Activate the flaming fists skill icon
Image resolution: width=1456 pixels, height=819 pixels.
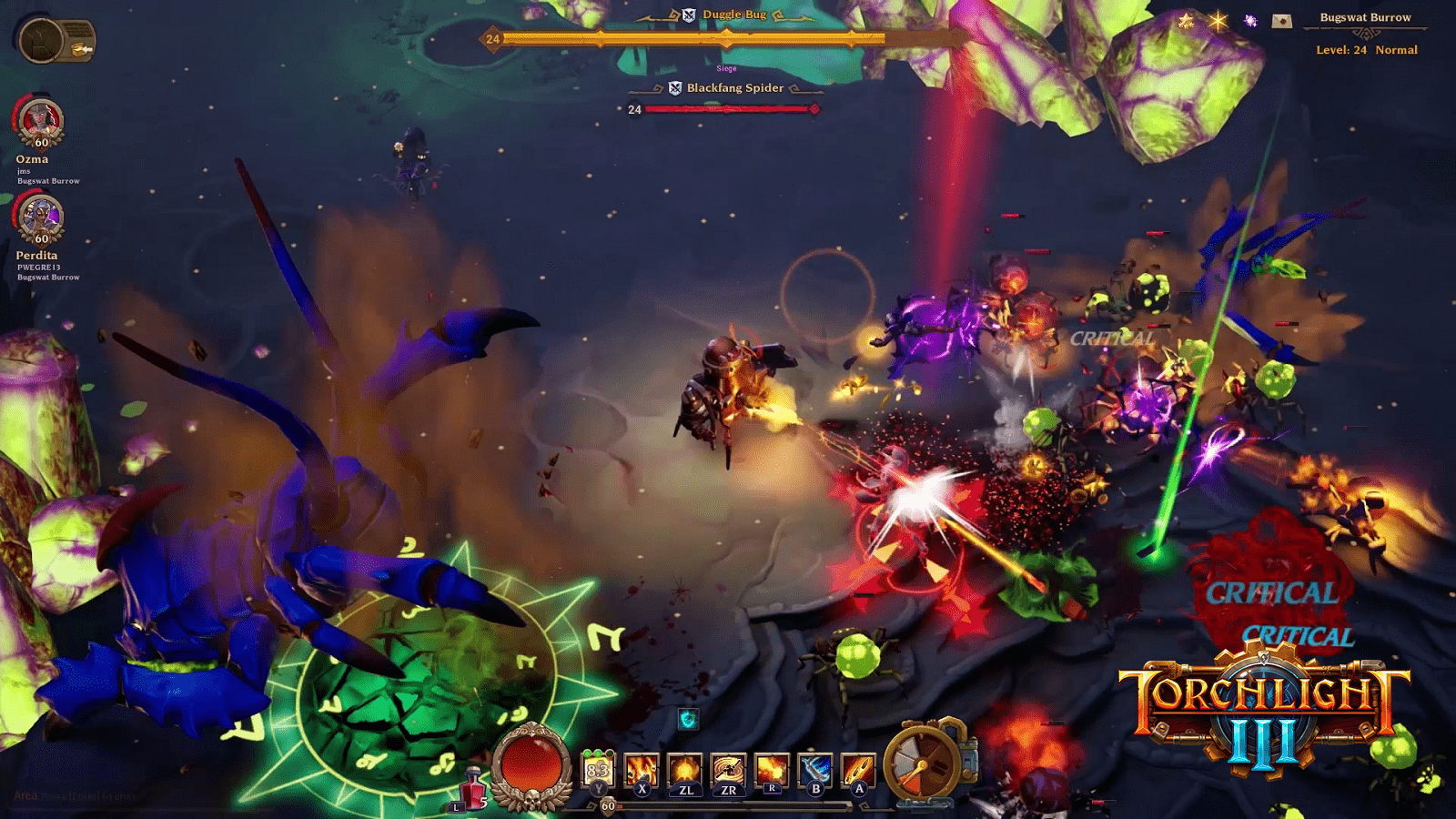click(642, 770)
